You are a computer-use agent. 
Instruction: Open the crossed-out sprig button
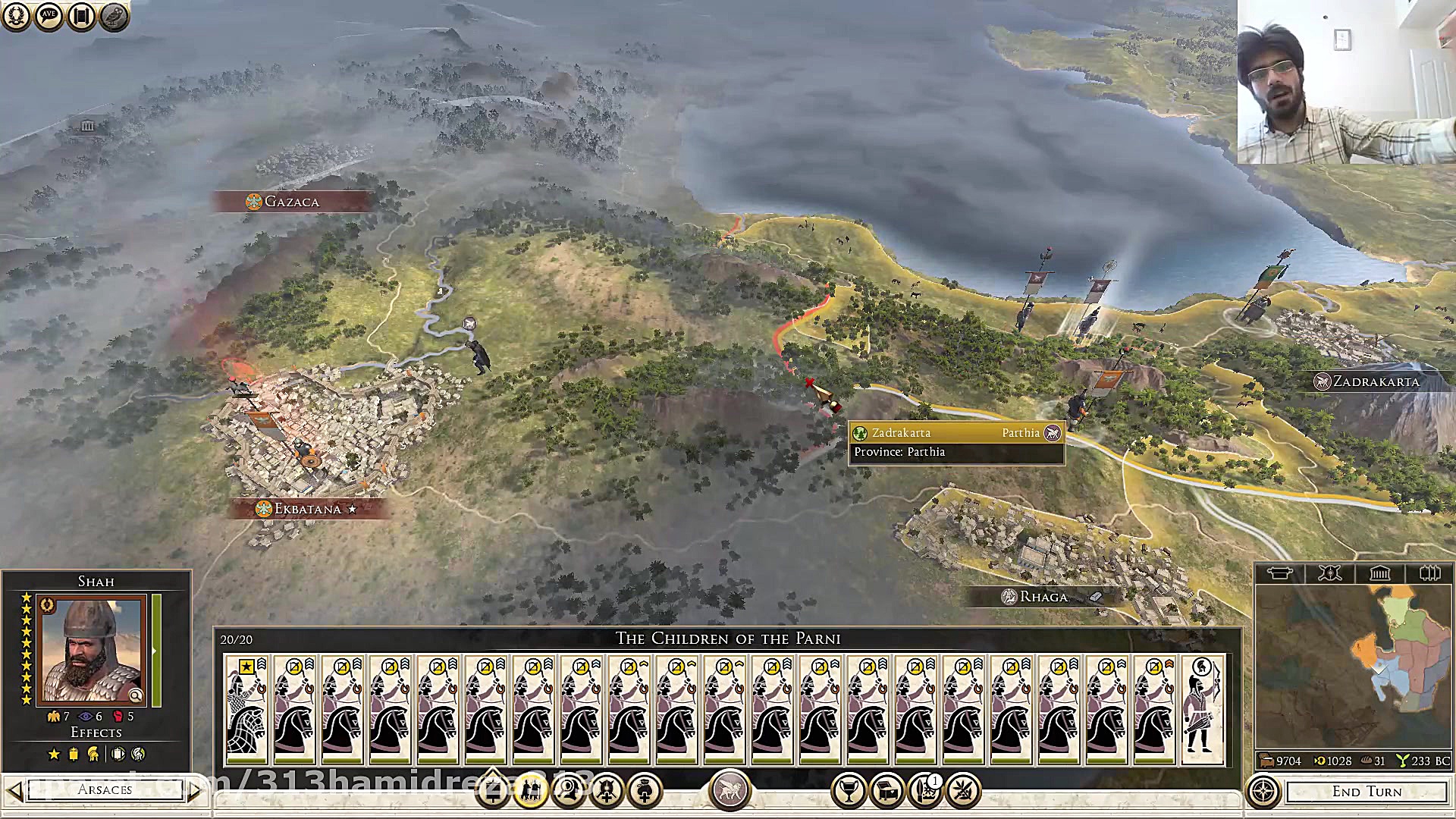pyautogui.click(x=963, y=791)
